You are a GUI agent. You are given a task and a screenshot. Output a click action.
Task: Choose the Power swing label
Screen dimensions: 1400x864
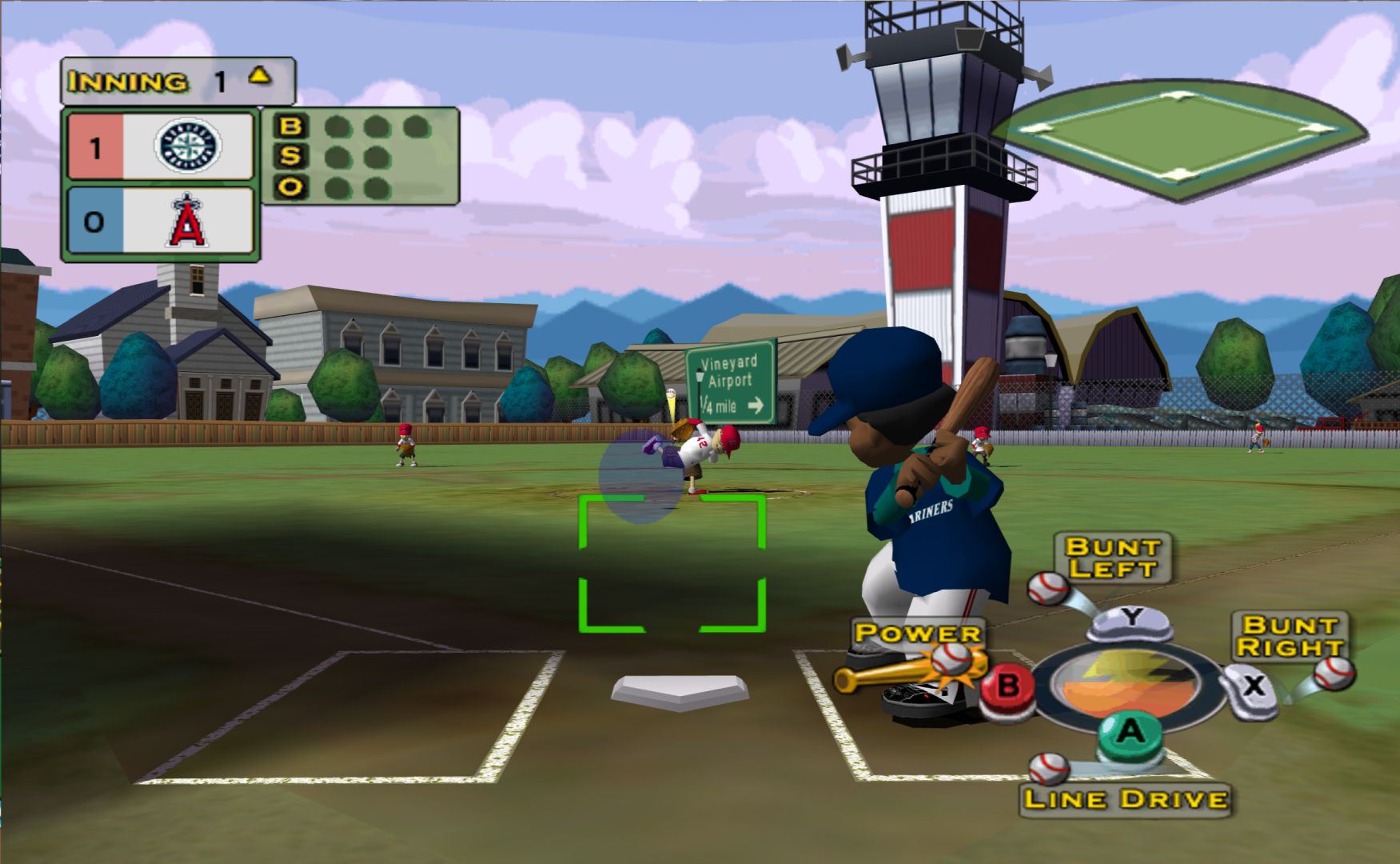918,633
